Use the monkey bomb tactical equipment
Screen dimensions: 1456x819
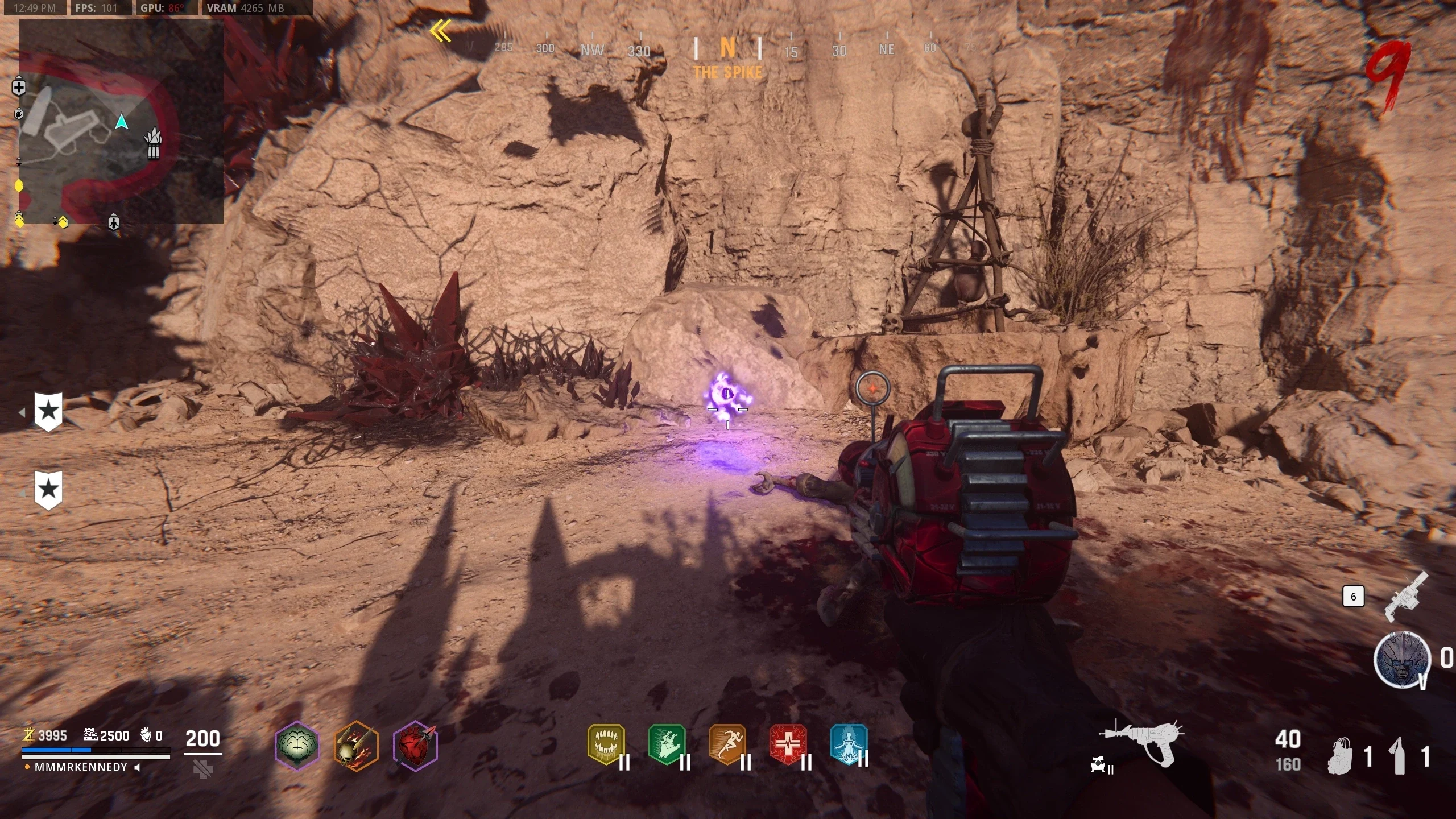click(x=1341, y=756)
